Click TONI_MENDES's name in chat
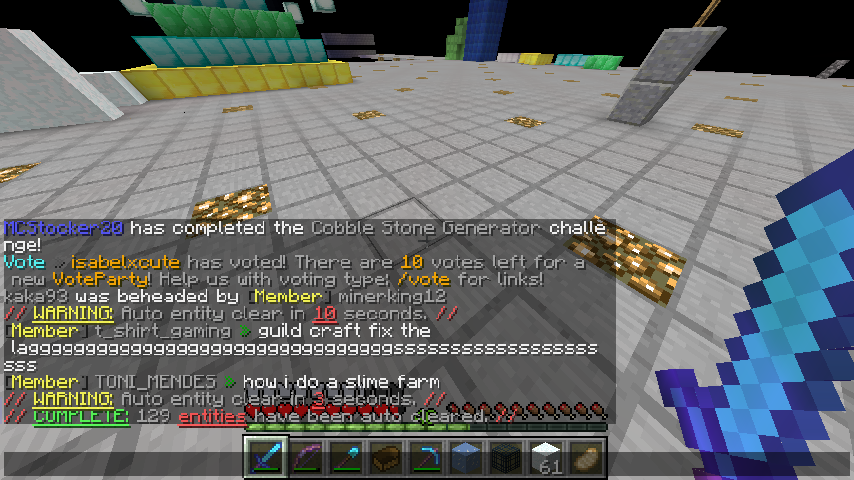854x480 pixels. click(155, 382)
